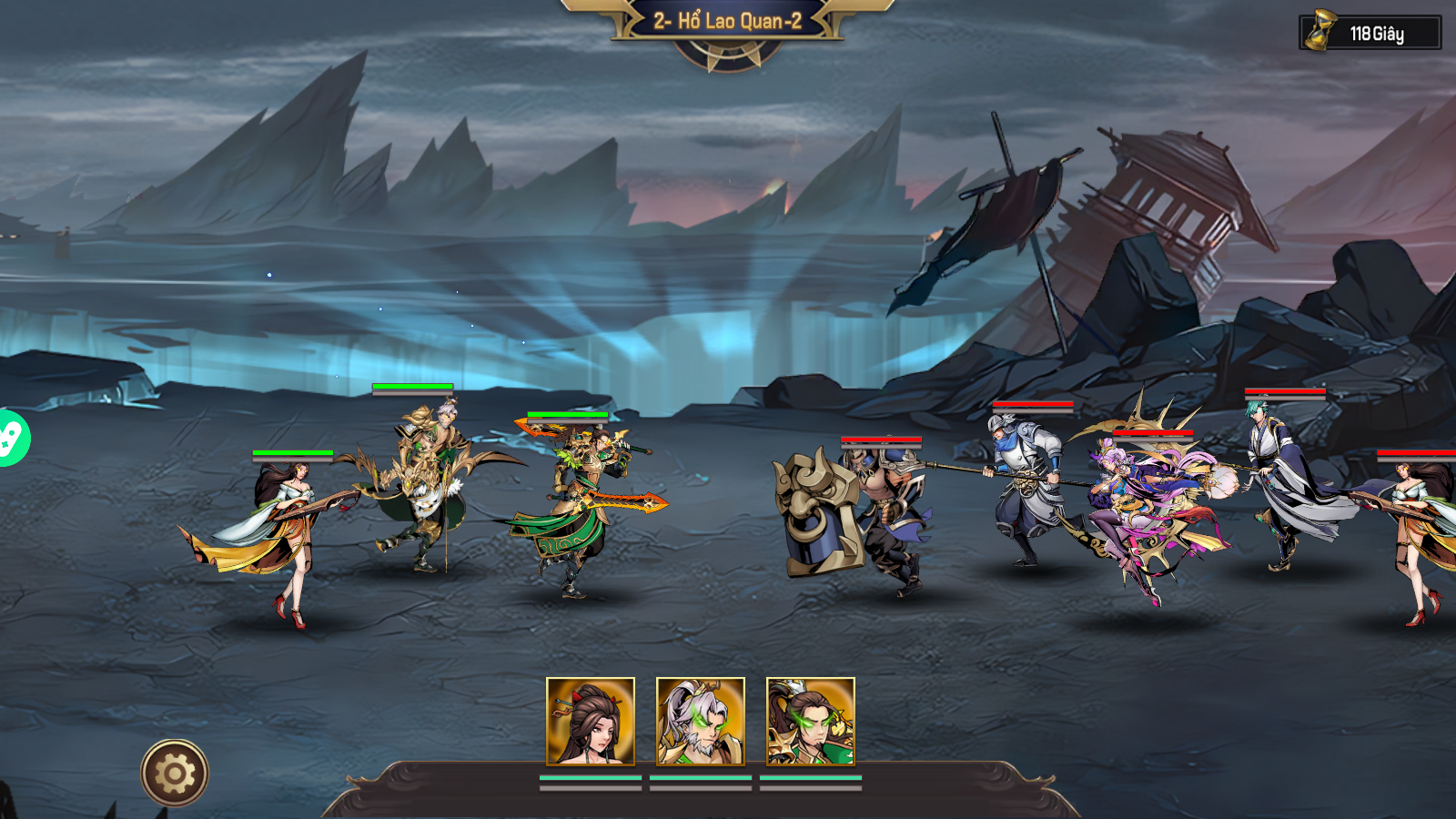Open the gear settings button

pos(175,773)
